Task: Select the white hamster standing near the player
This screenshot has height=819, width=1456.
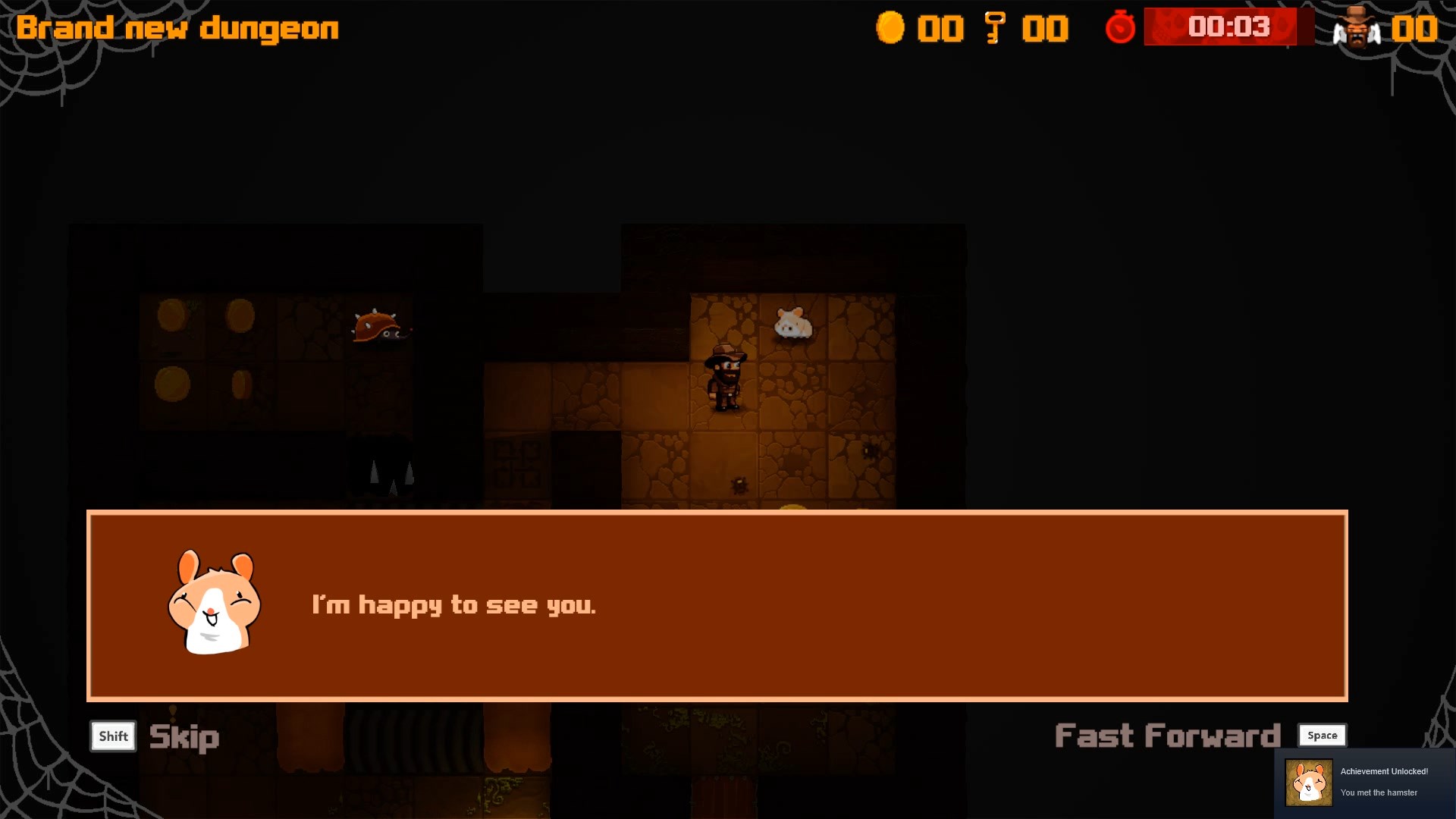Action: coord(793,322)
